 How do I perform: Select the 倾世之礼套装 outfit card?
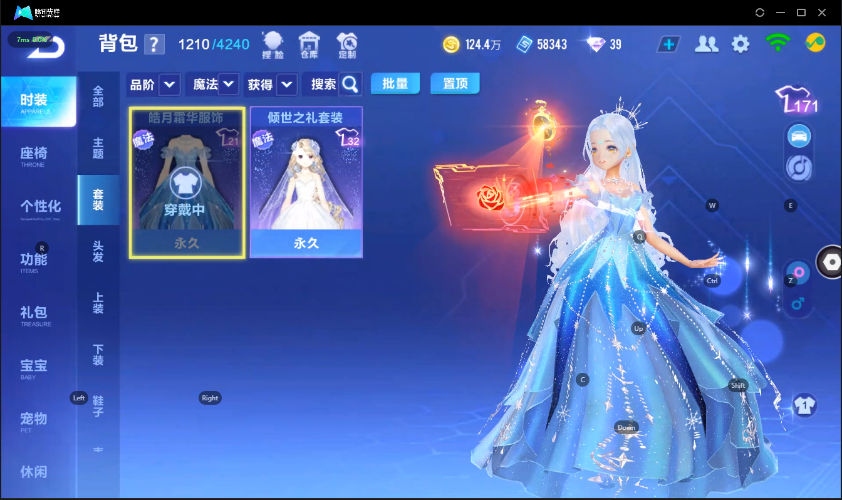tap(306, 182)
